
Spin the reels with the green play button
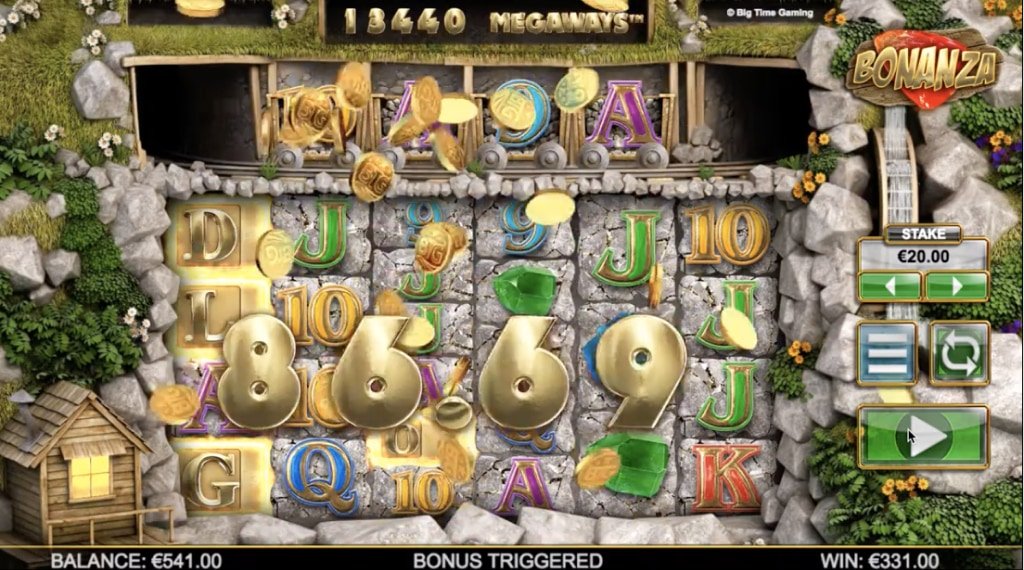click(x=923, y=437)
